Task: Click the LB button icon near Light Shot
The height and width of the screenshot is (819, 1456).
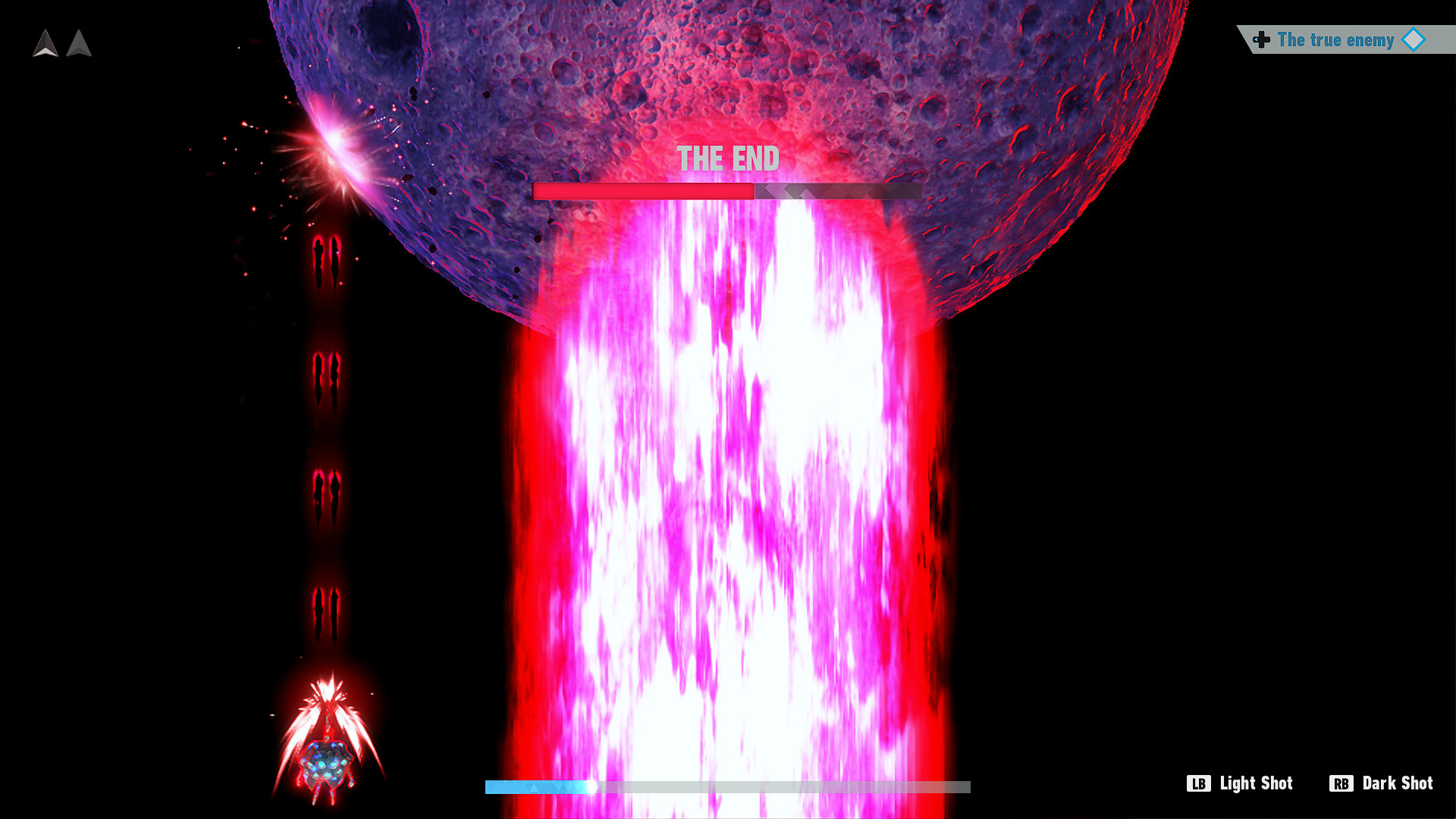Action: tap(1200, 783)
